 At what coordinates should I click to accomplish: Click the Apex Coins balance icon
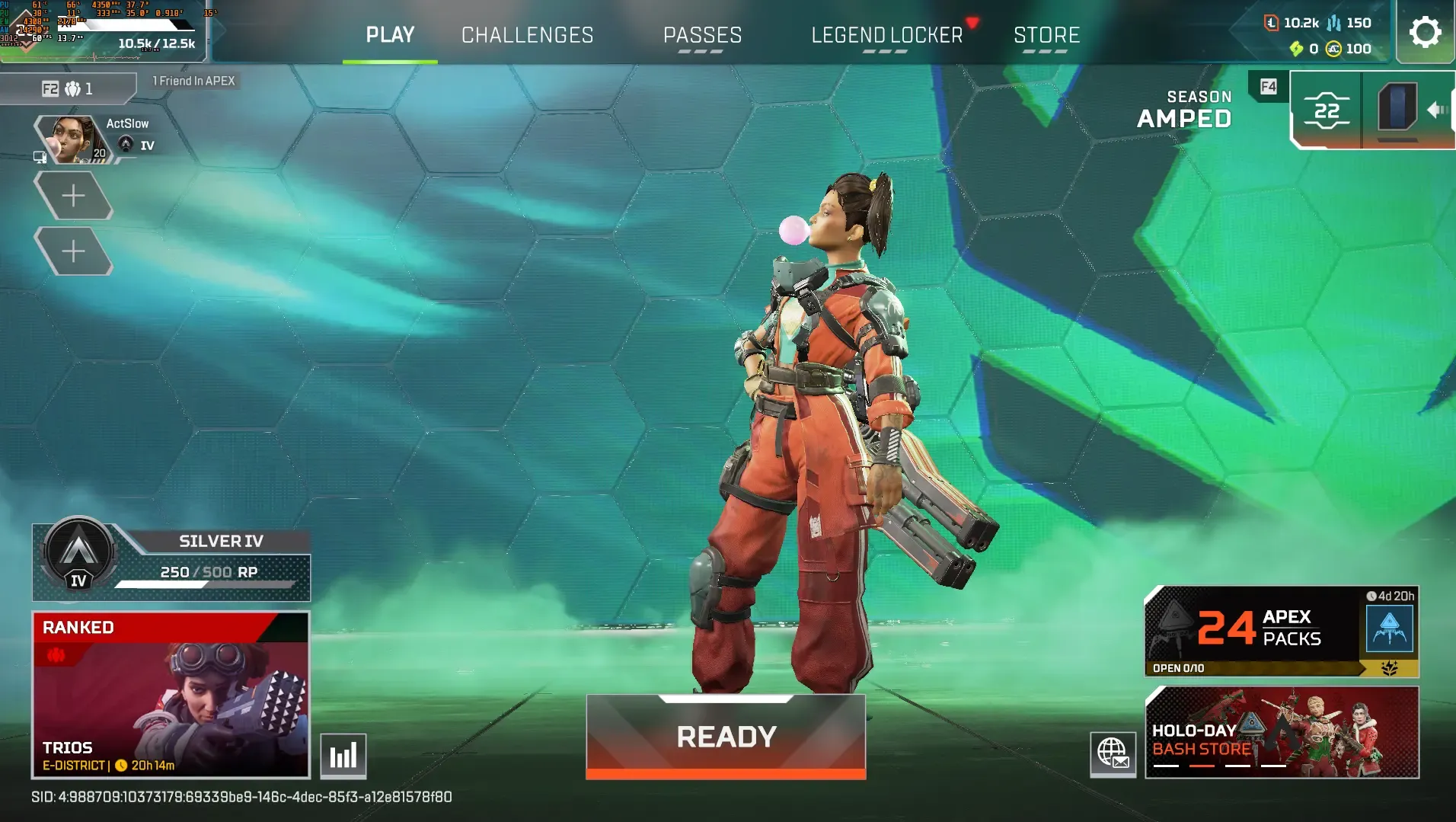coord(1333,50)
